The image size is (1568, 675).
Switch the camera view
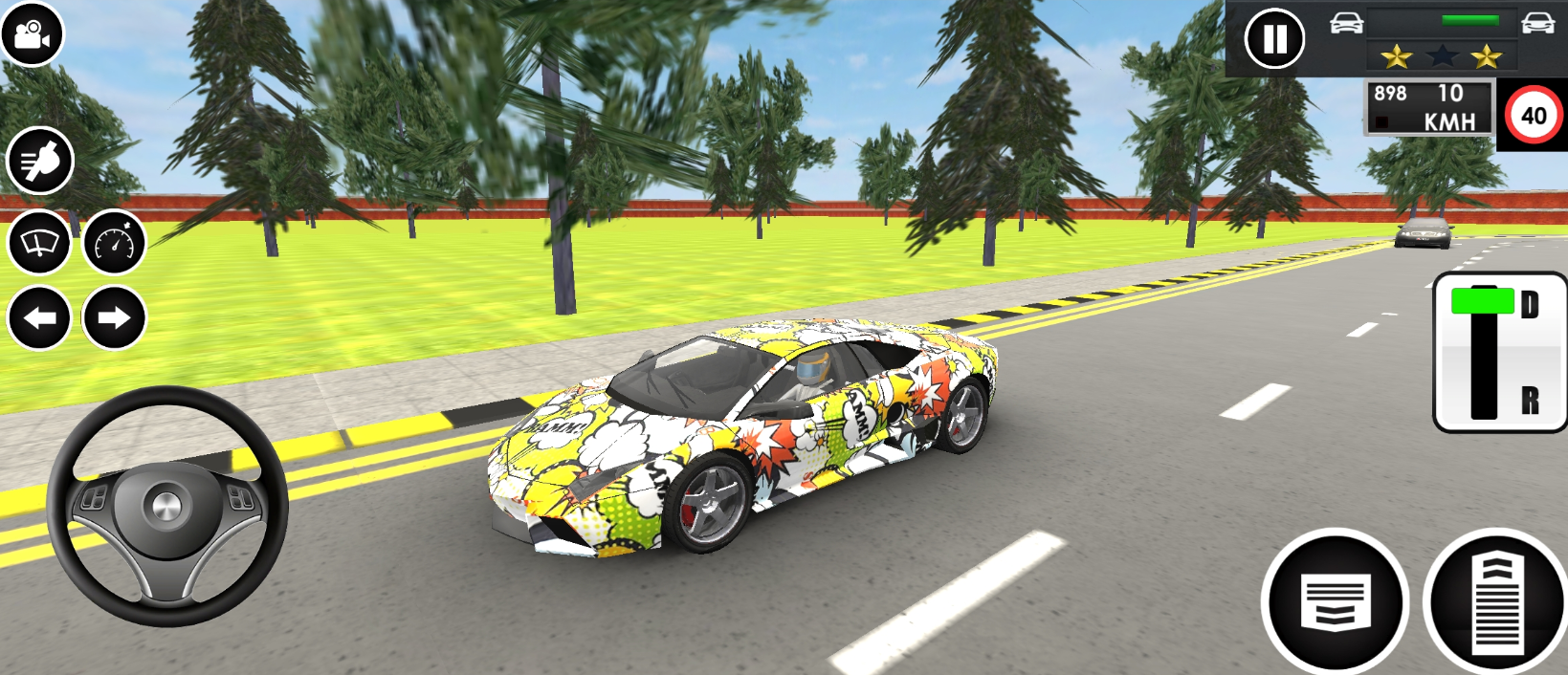pyautogui.click(x=32, y=34)
